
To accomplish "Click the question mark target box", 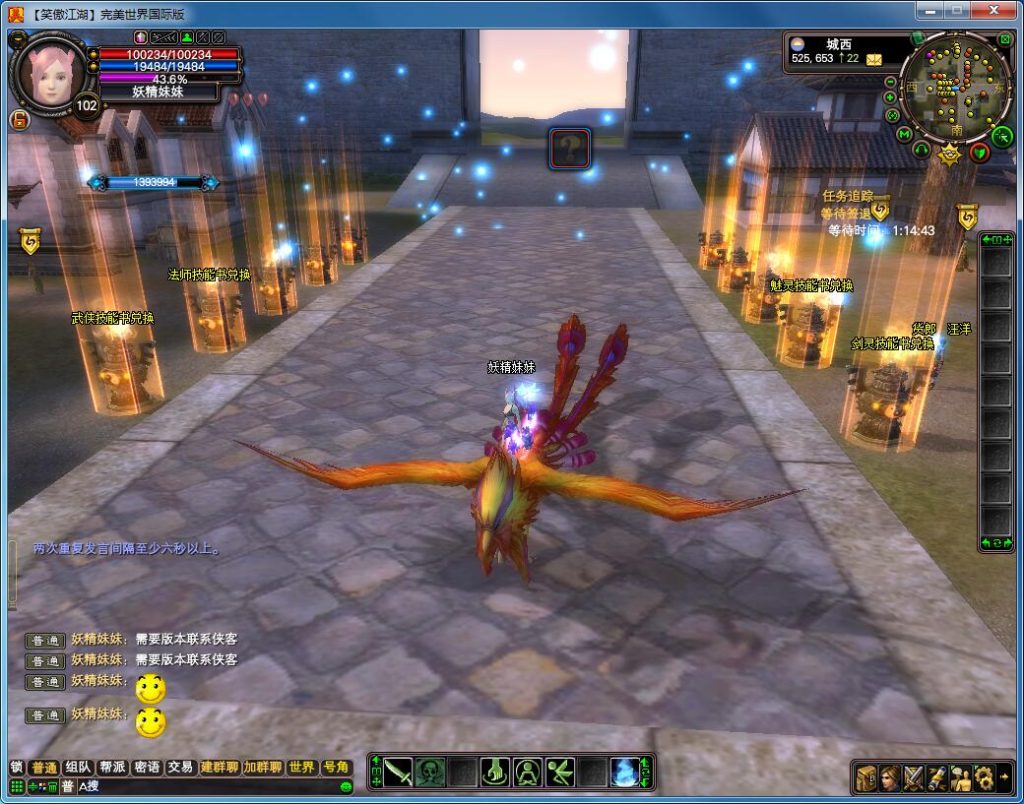I will pyautogui.click(x=568, y=148).
